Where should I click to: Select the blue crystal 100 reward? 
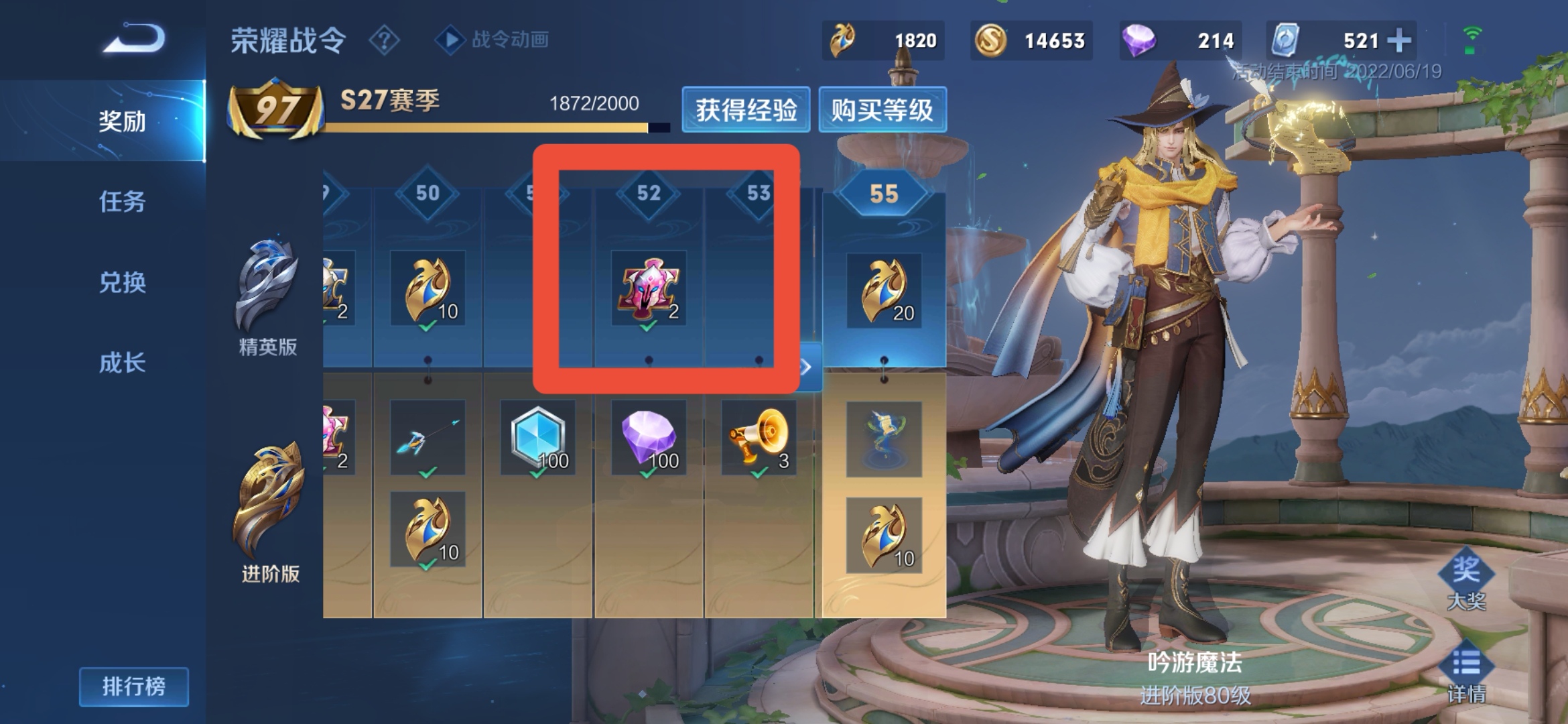(538, 438)
